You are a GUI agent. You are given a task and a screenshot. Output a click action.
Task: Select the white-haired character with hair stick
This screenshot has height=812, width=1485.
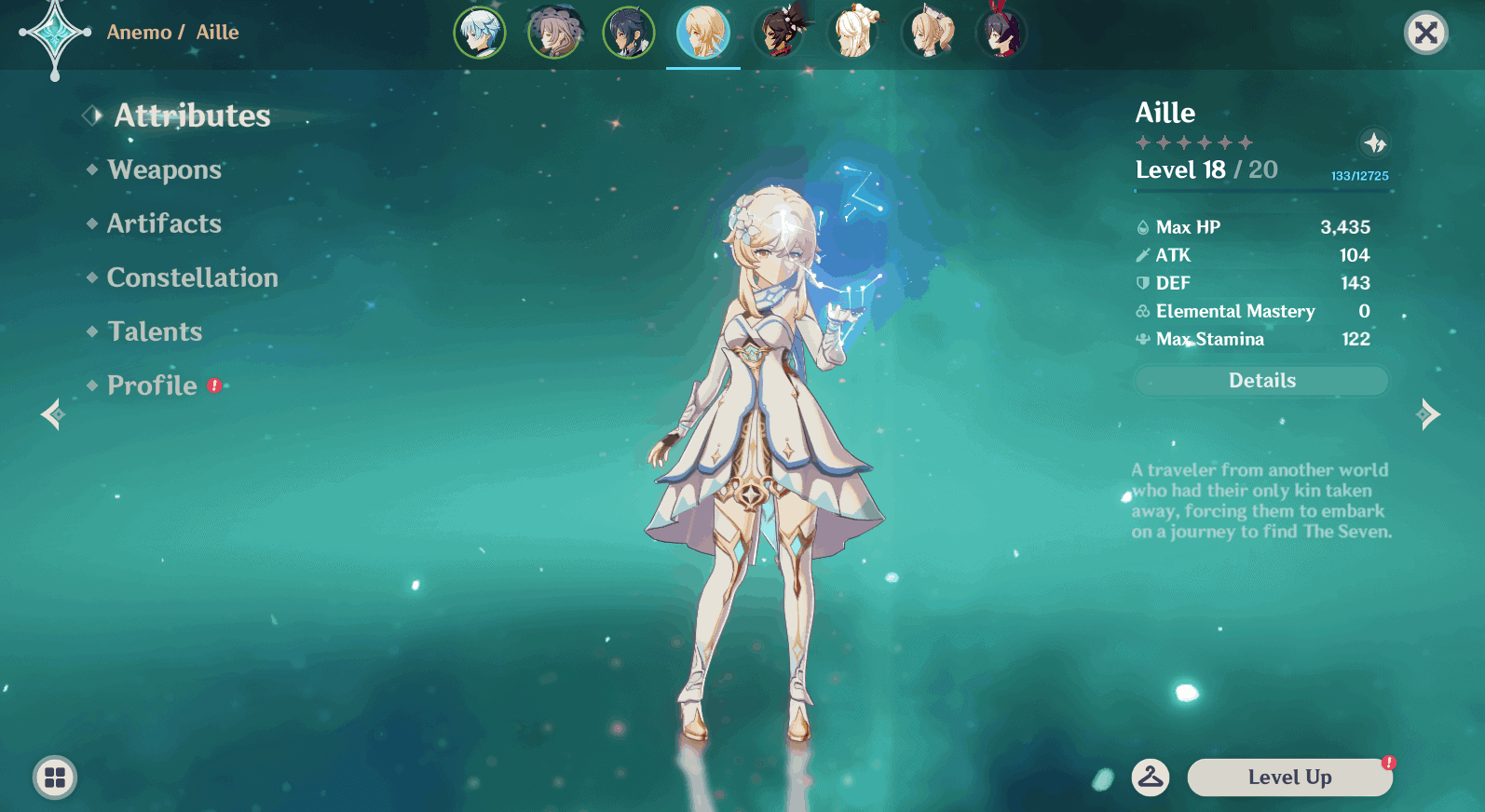pyautogui.click(x=853, y=33)
